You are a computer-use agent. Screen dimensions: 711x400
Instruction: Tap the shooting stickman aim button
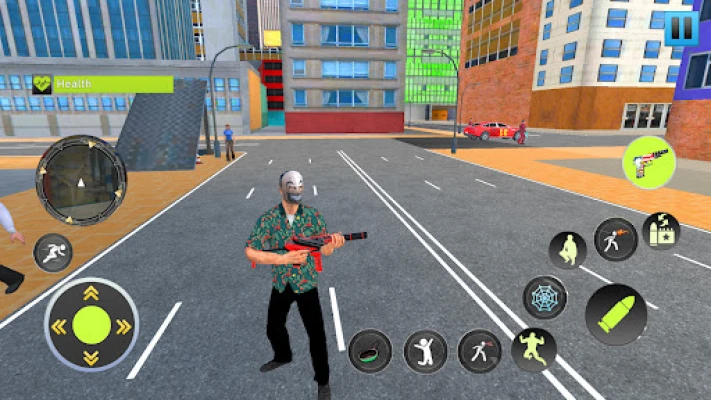click(615, 240)
